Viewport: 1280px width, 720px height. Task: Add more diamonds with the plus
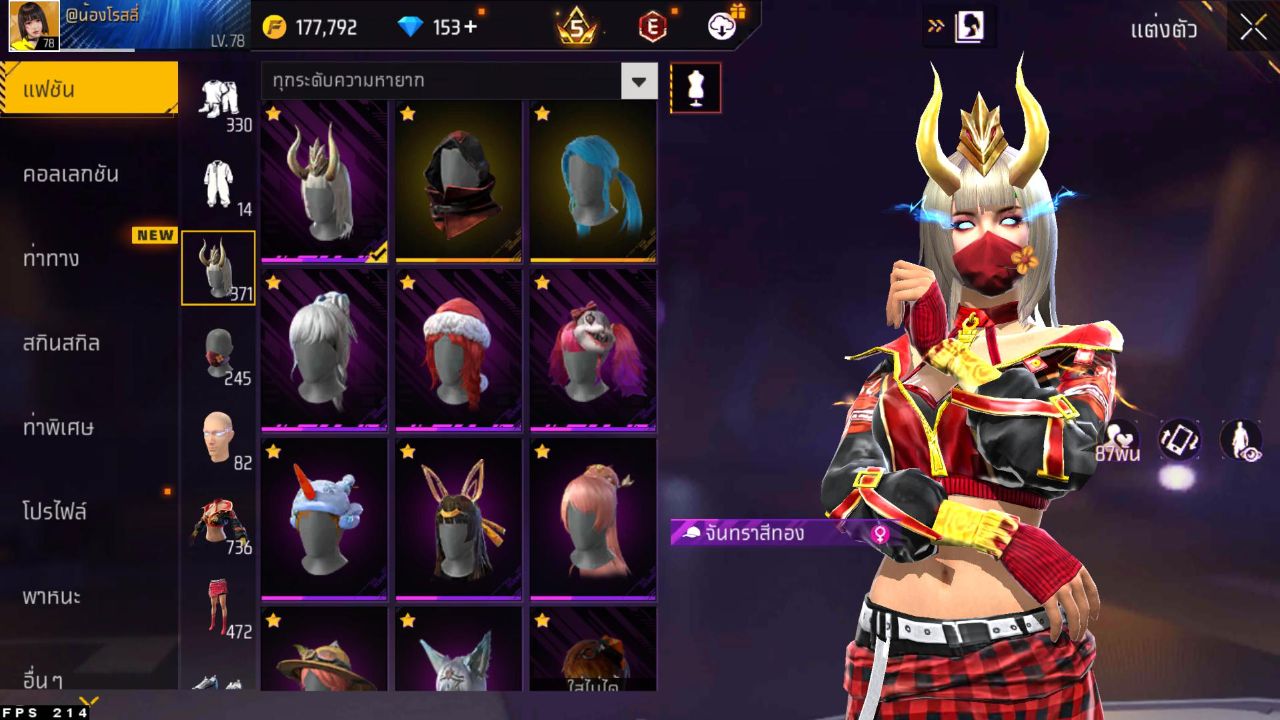coord(470,27)
